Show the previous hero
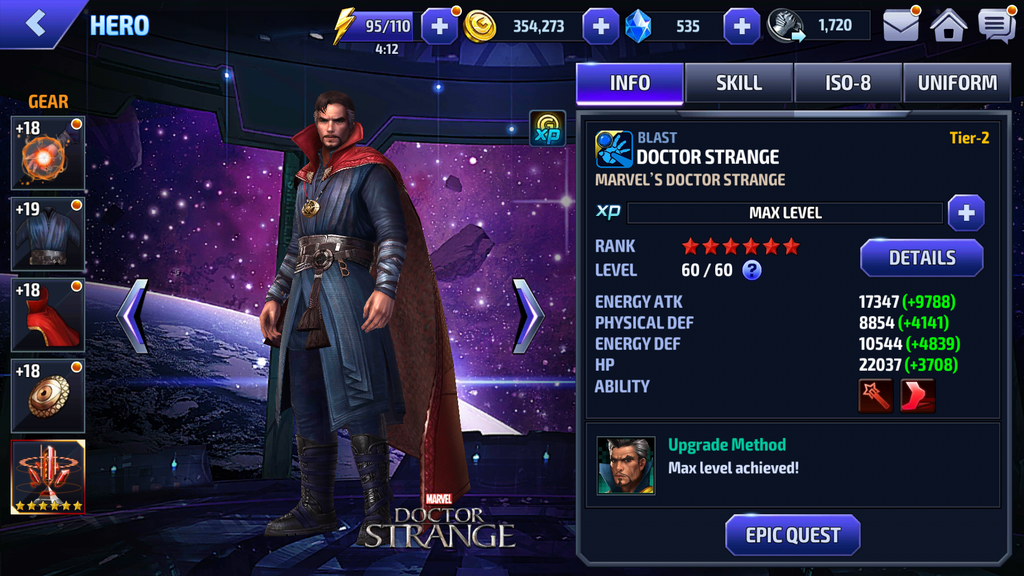 pos(133,316)
